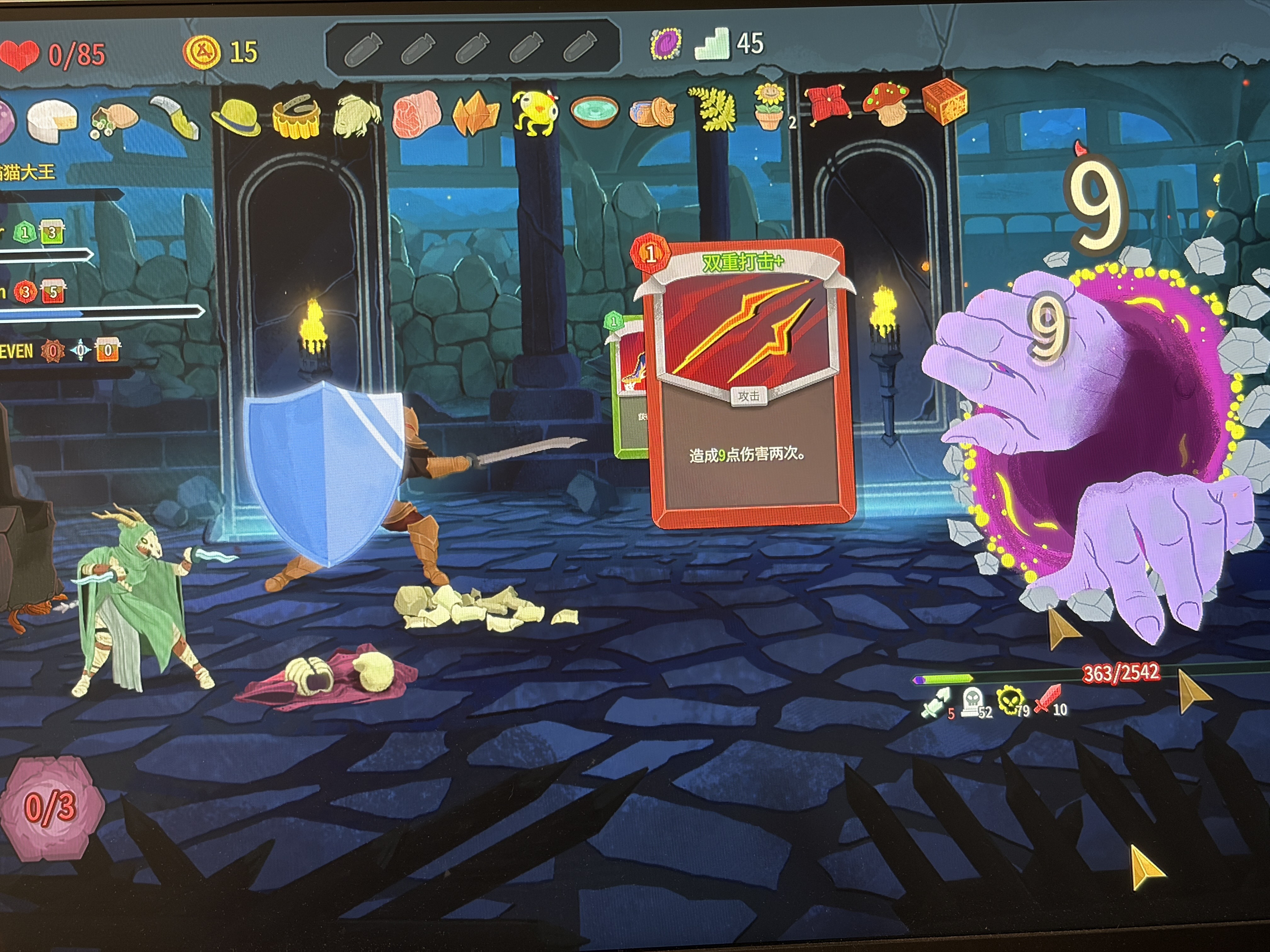This screenshot has width=1270, height=952.
Task: Inspect the cheese wheel relic
Action: tap(53, 121)
